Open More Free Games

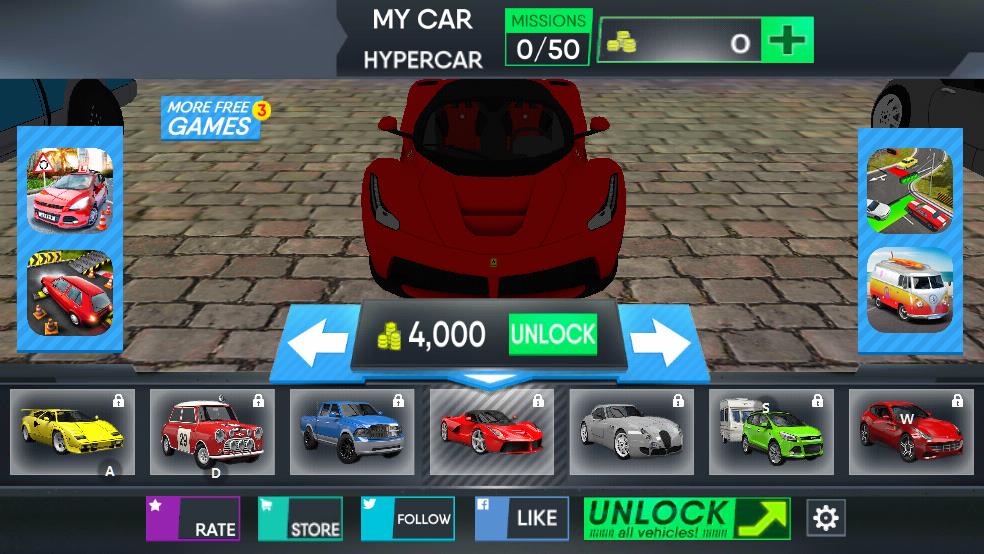[x=211, y=118]
